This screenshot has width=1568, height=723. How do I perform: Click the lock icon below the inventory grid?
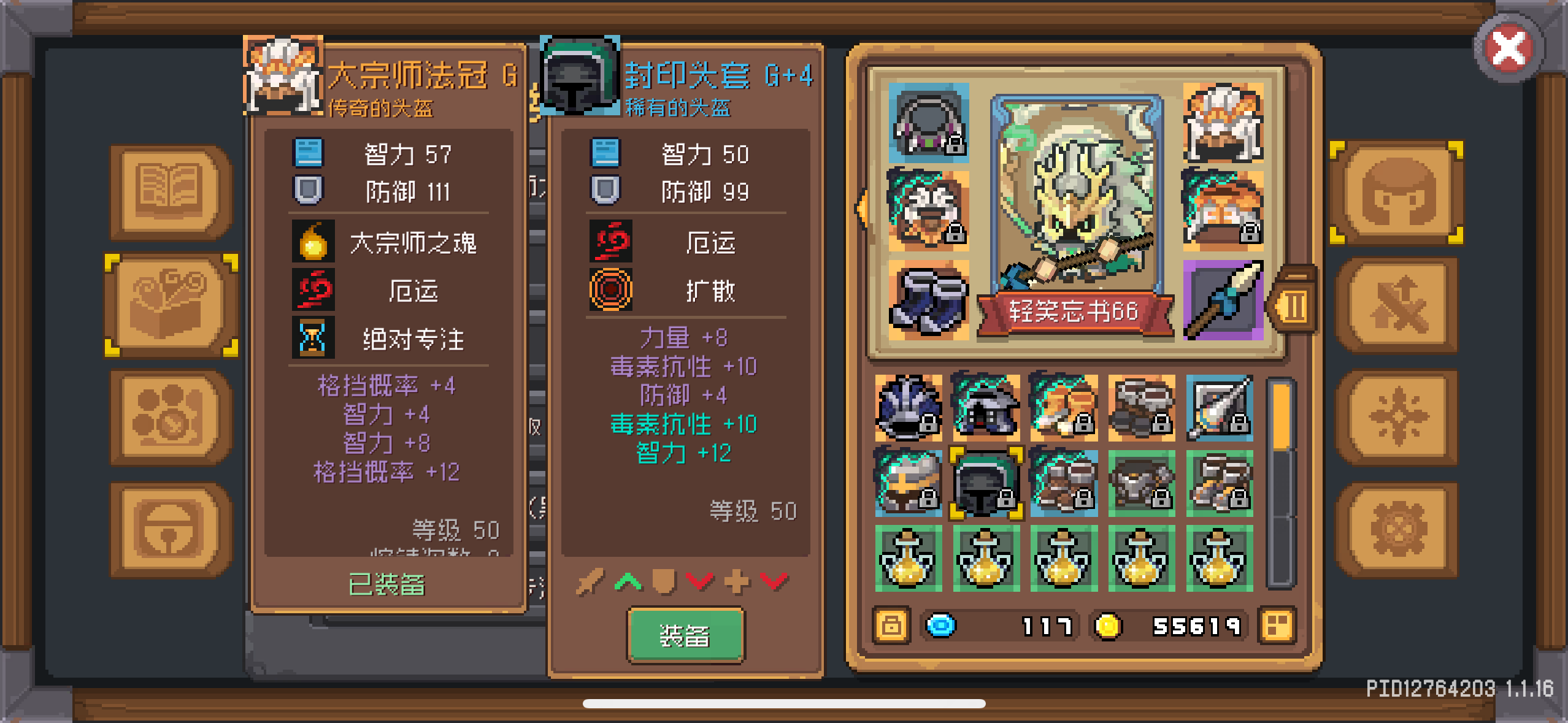pyautogui.click(x=891, y=625)
